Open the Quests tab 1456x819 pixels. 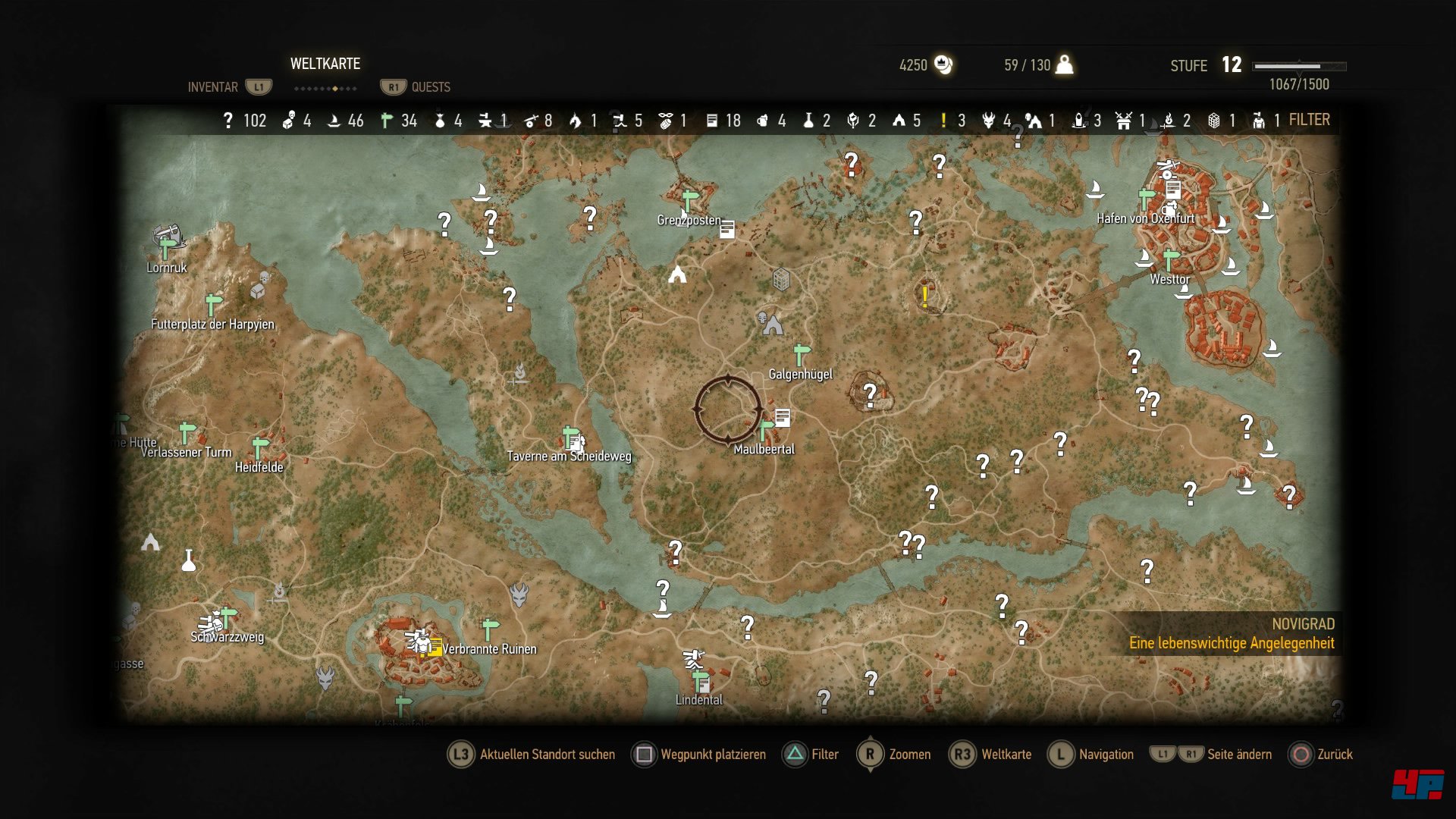(x=430, y=87)
